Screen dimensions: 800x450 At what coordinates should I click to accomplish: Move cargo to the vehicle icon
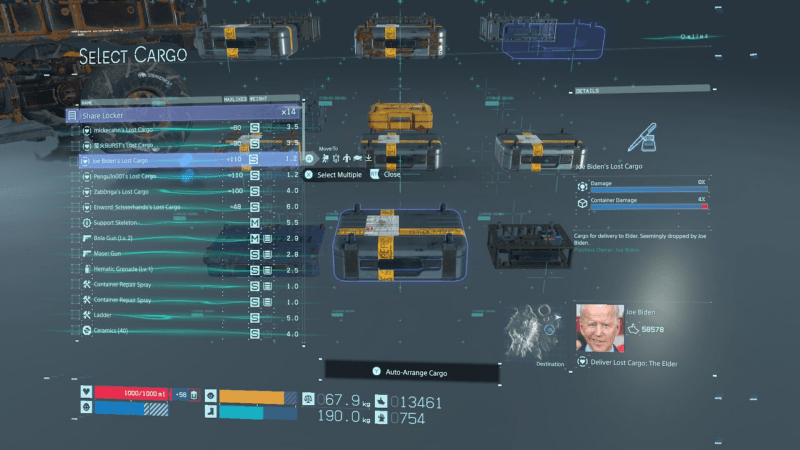tap(358, 158)
